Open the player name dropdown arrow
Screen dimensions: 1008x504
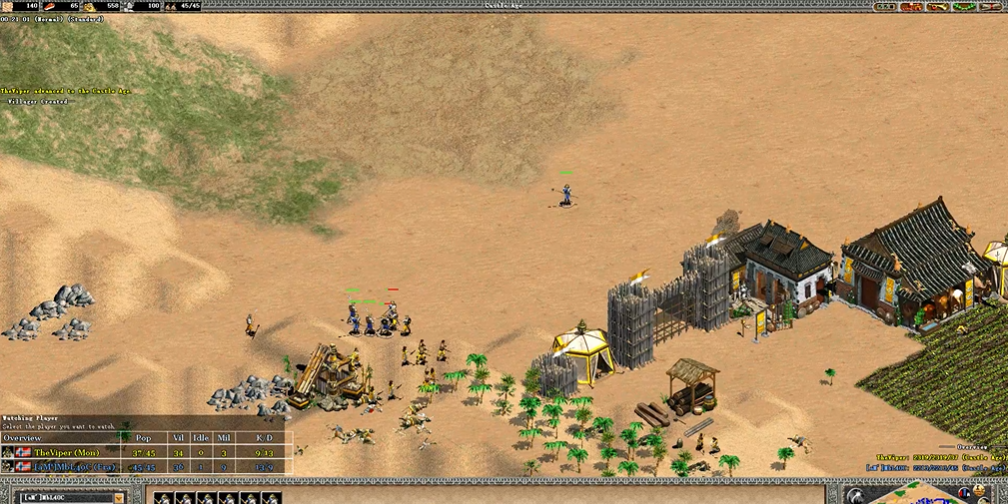[119, 497]
